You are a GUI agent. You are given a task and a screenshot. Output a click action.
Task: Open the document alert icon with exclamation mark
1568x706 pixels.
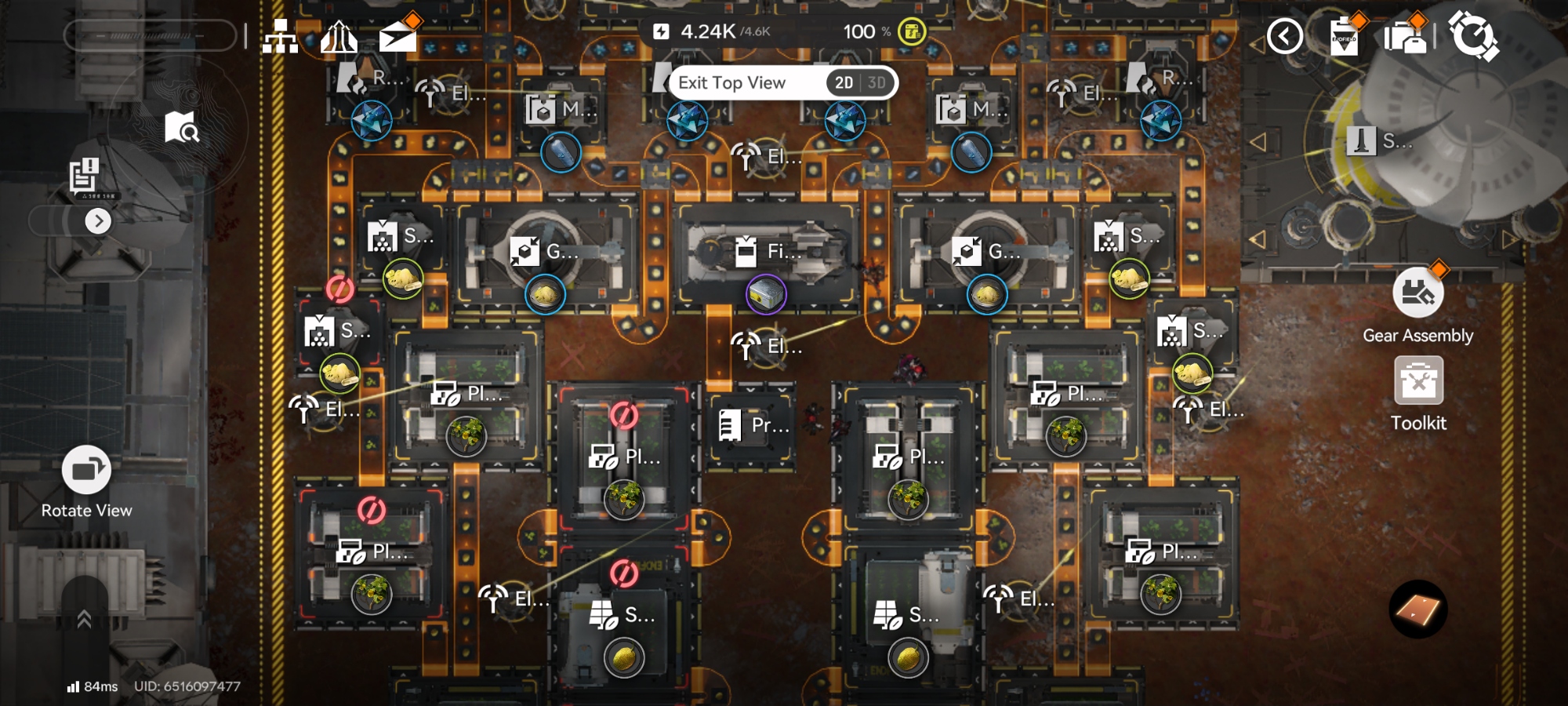coord(84,176)
